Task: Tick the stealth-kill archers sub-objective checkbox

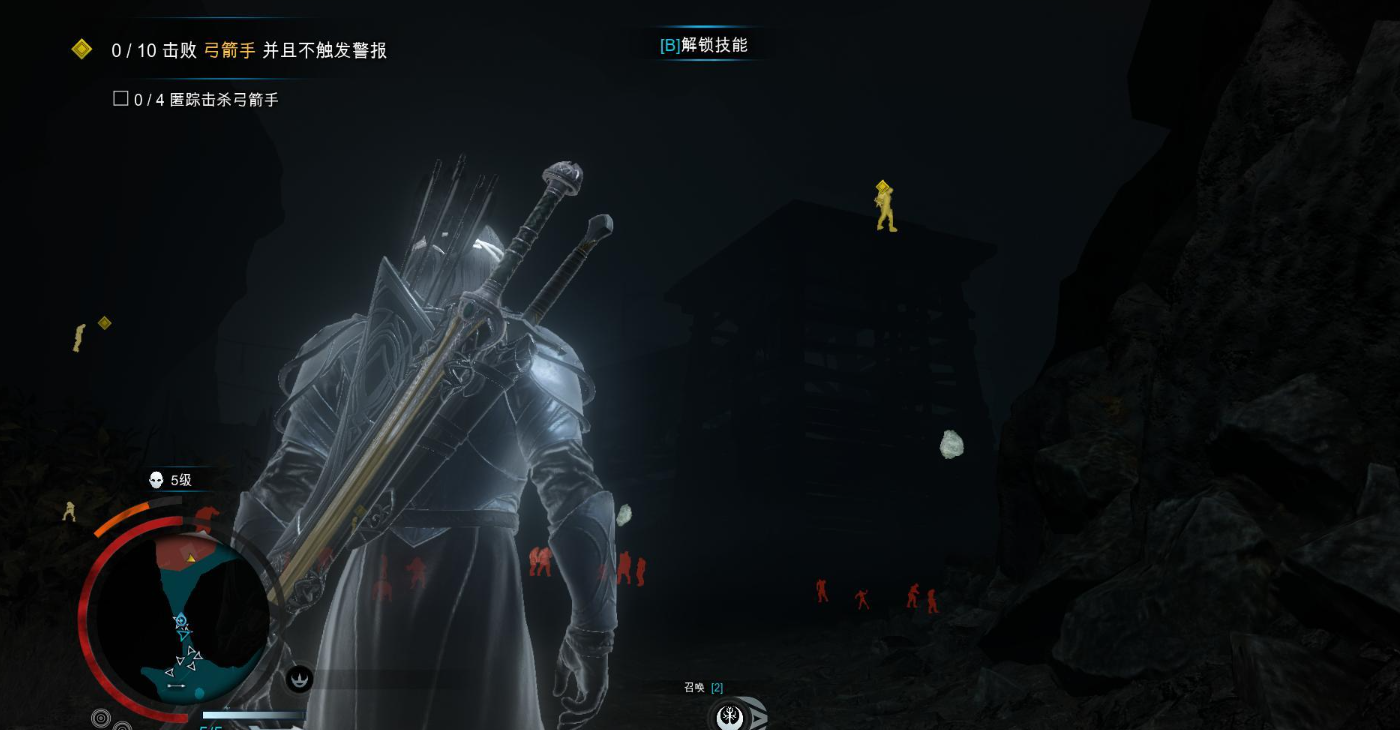Action: coord(121,99)
